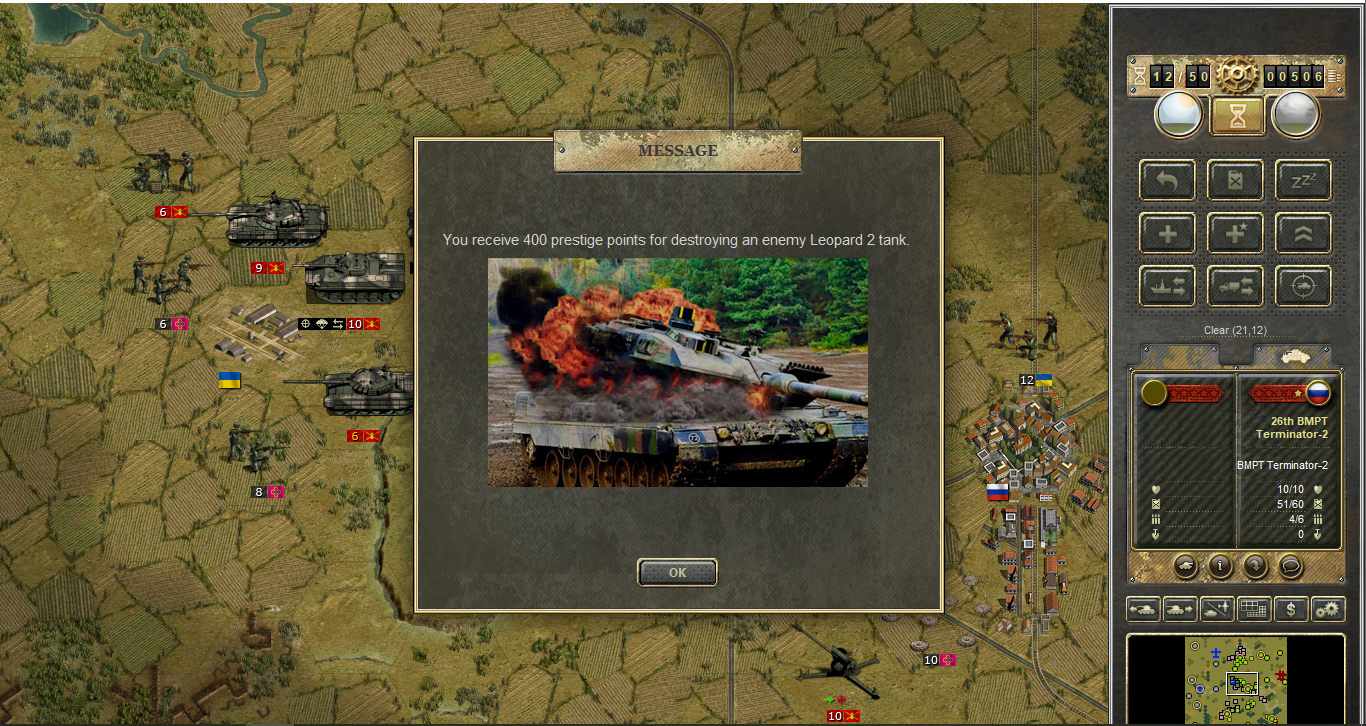The image size is (1366, 726).
Task: Click the ship embark button
Action: pyautogui.click(x=1167, y=286)
